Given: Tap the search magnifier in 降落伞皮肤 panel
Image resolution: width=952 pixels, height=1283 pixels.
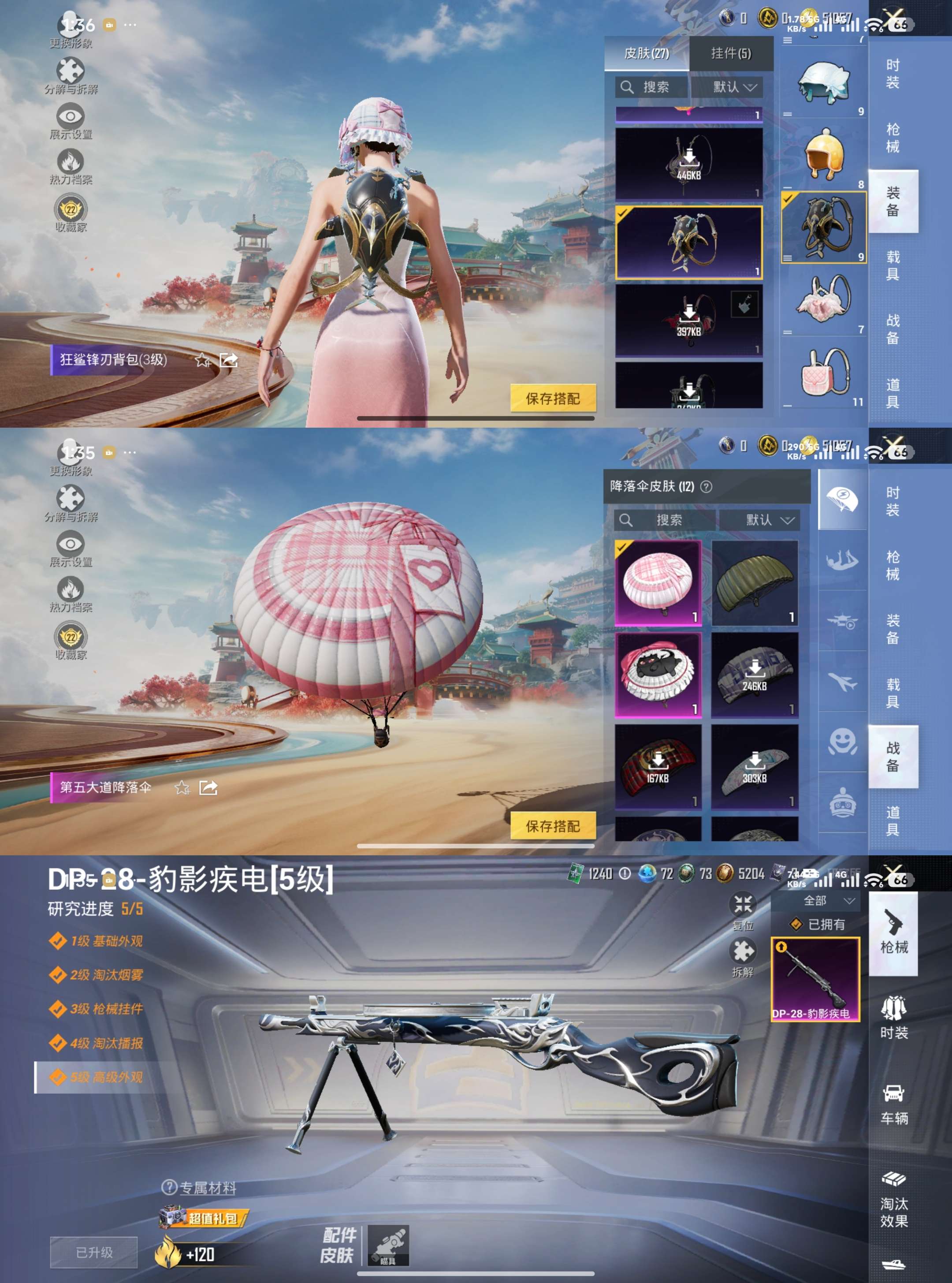Looking at the screenshot, I should pyautogui.click(x=628, y=520).
